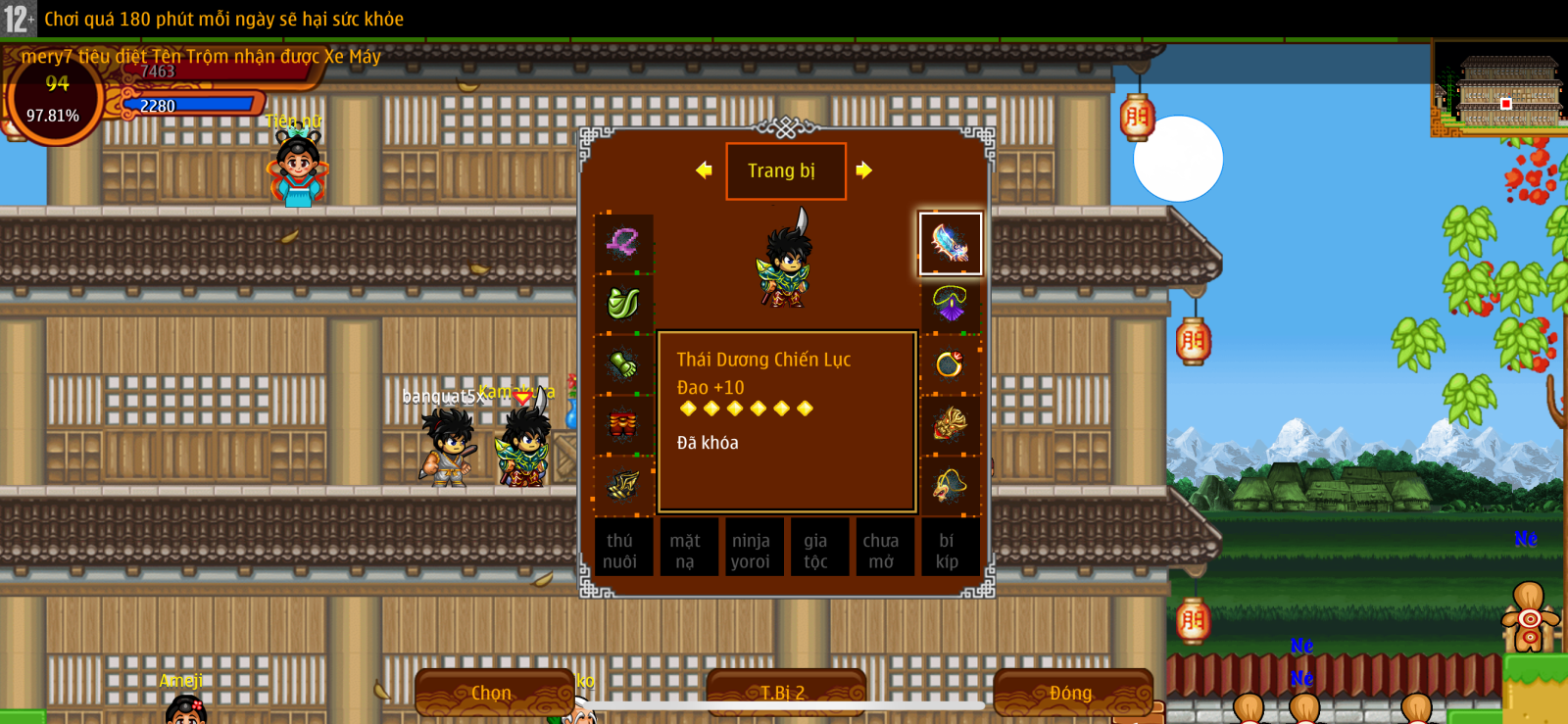1568x724 pixels.
Task: Select the golden dragon mask slot
Action: [950, 424]
